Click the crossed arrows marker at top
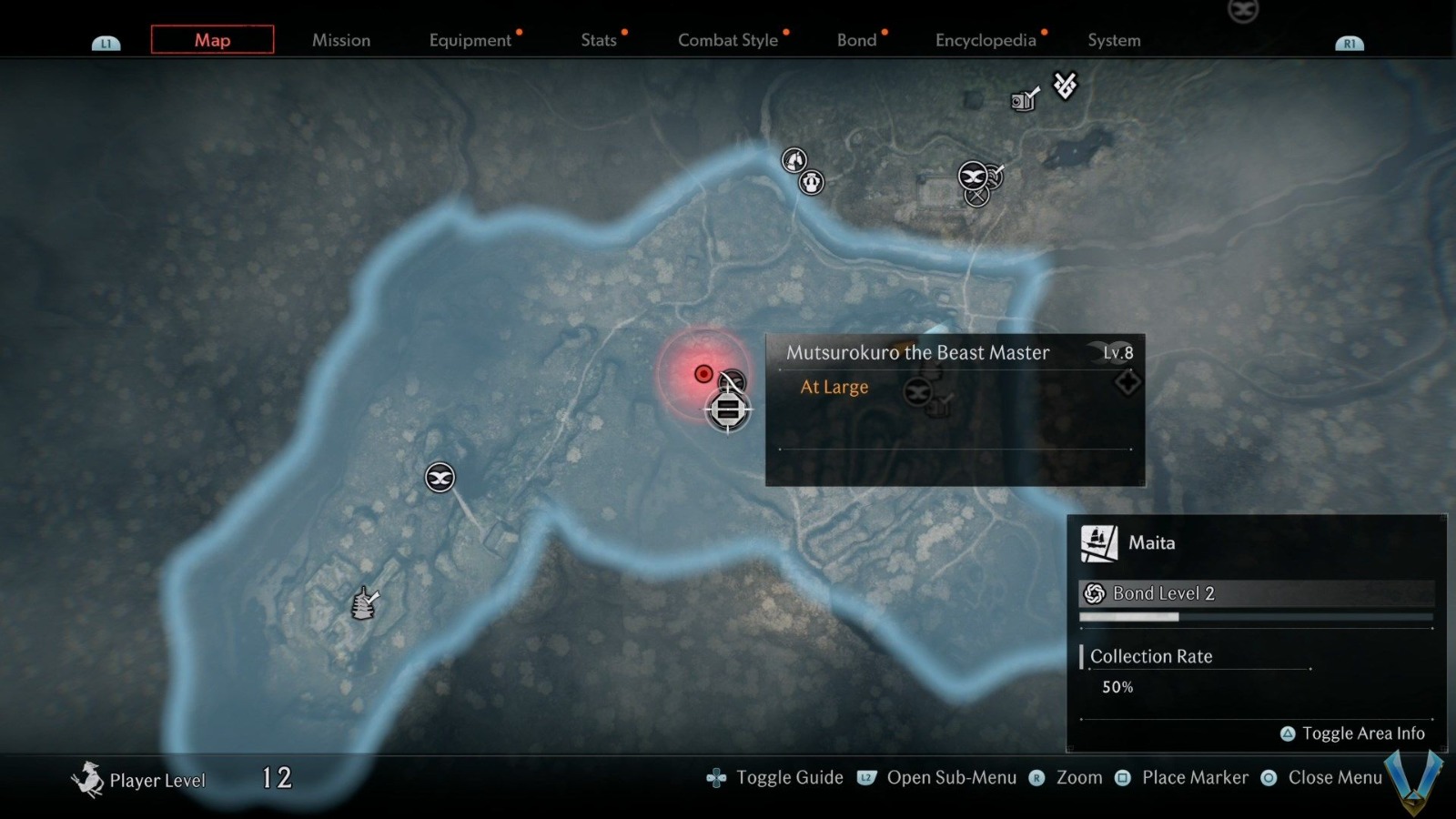The width and height of the screenshot is (1456, 819). pos(1065,86)
